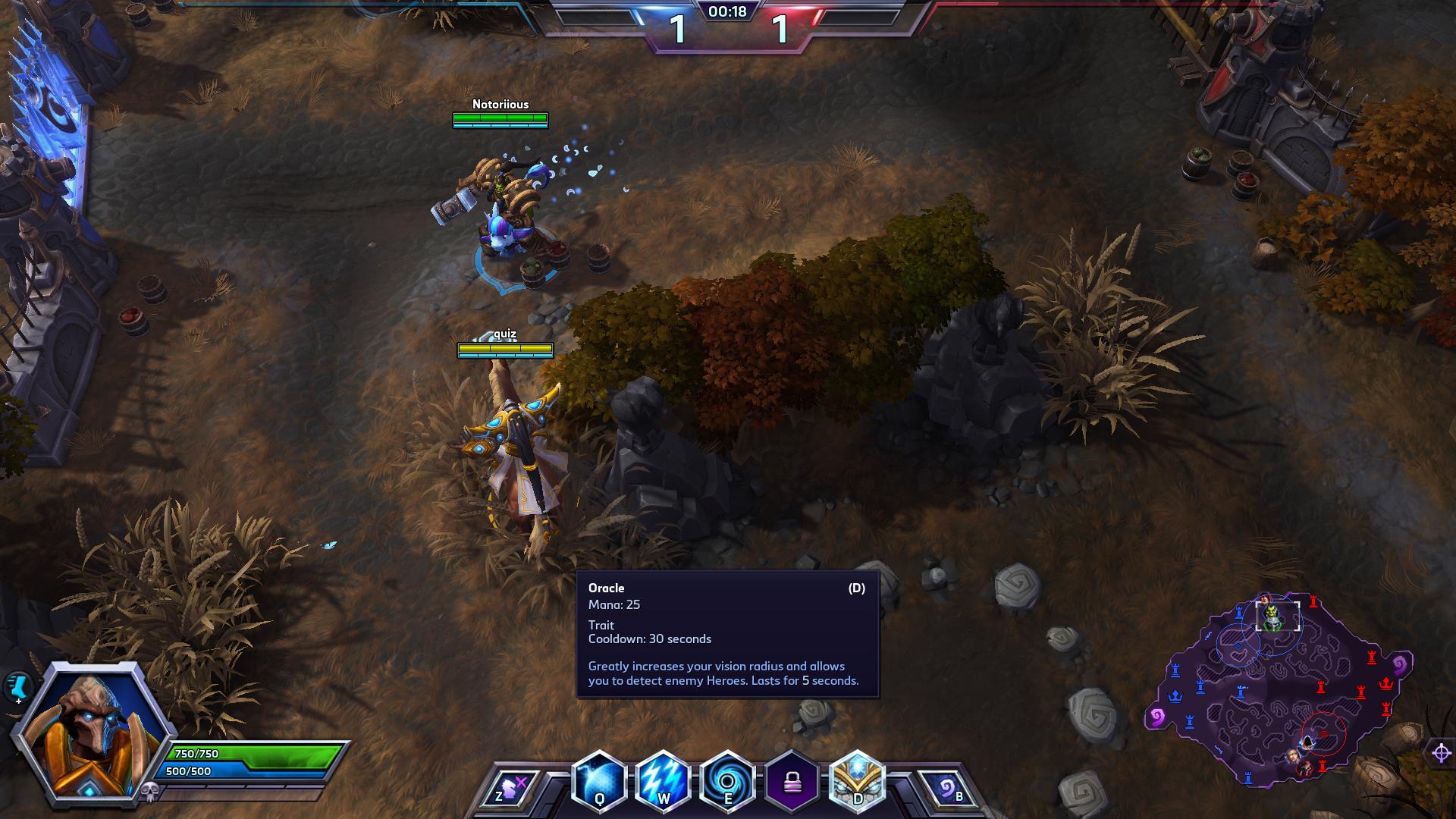Trigger the E swirling vortex ability
Viewport: 1456px width, 819px height.
pos(728,782)
